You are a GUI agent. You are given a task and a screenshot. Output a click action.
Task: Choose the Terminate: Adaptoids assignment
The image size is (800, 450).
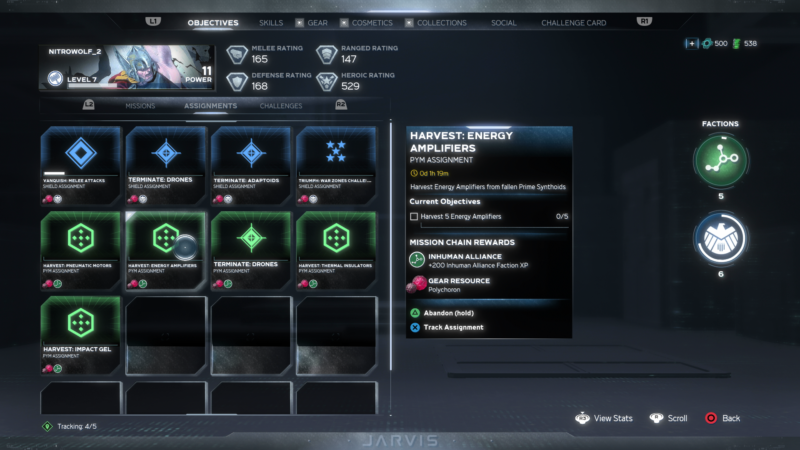tap(250, 165)
